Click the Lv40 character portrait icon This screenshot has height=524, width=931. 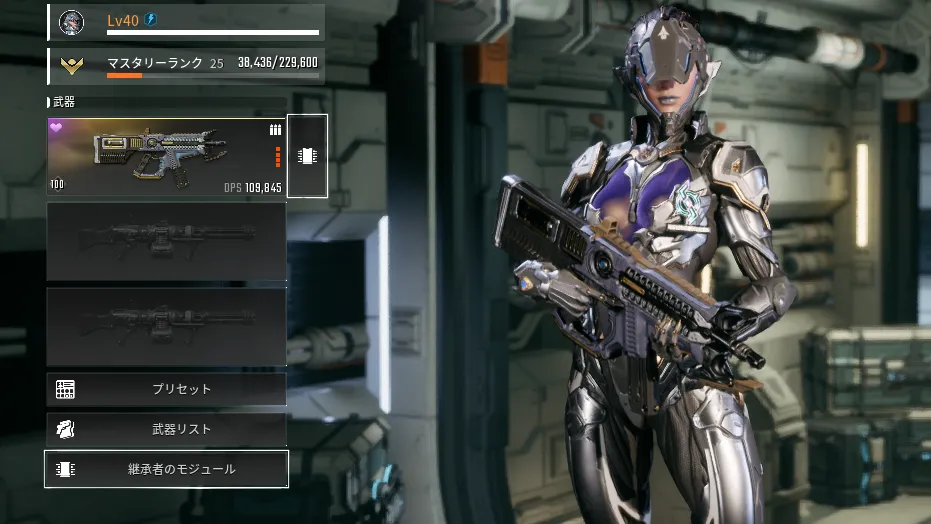(70, 21)
